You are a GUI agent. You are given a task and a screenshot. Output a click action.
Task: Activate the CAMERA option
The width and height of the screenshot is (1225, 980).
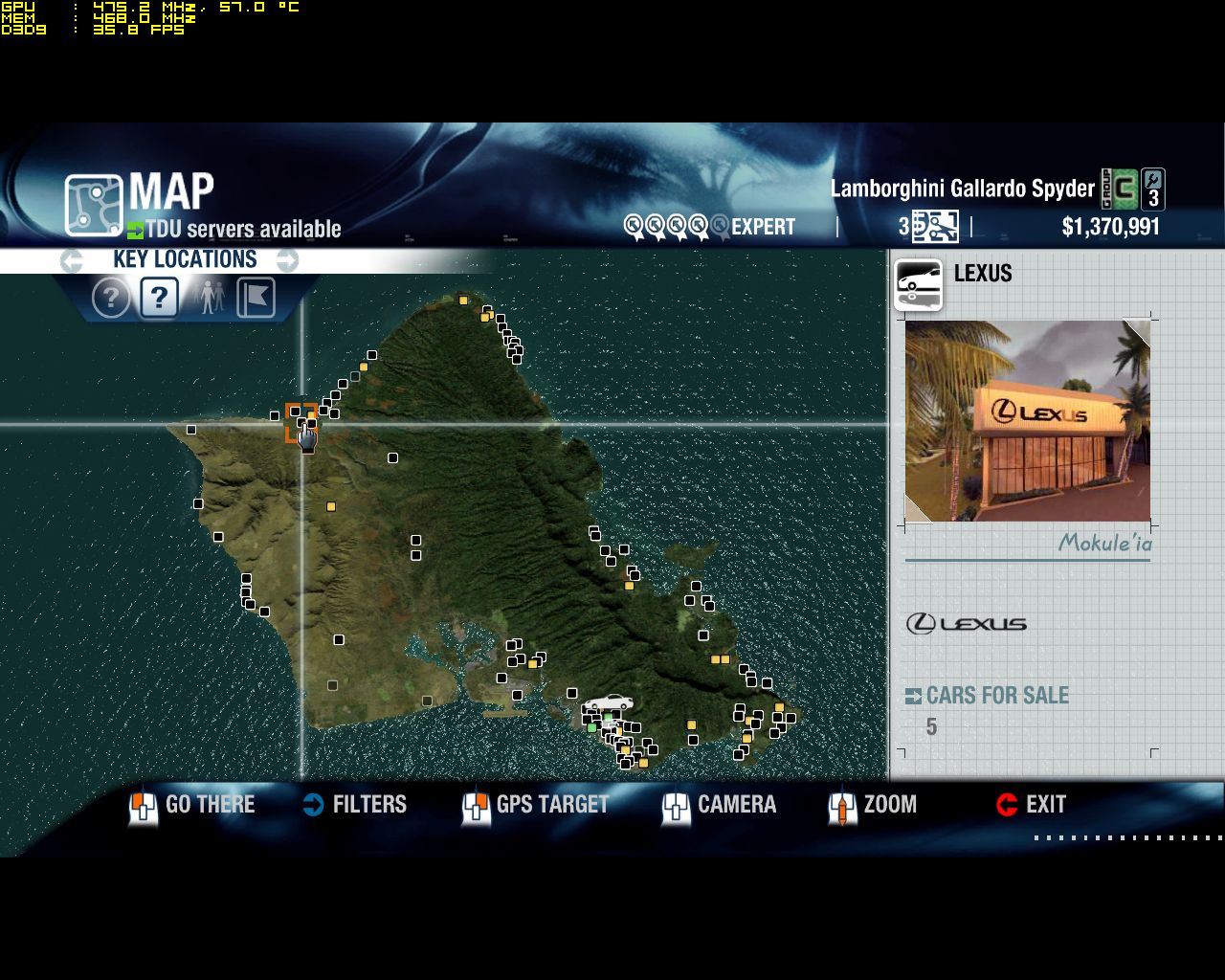(x=720, y=805)
